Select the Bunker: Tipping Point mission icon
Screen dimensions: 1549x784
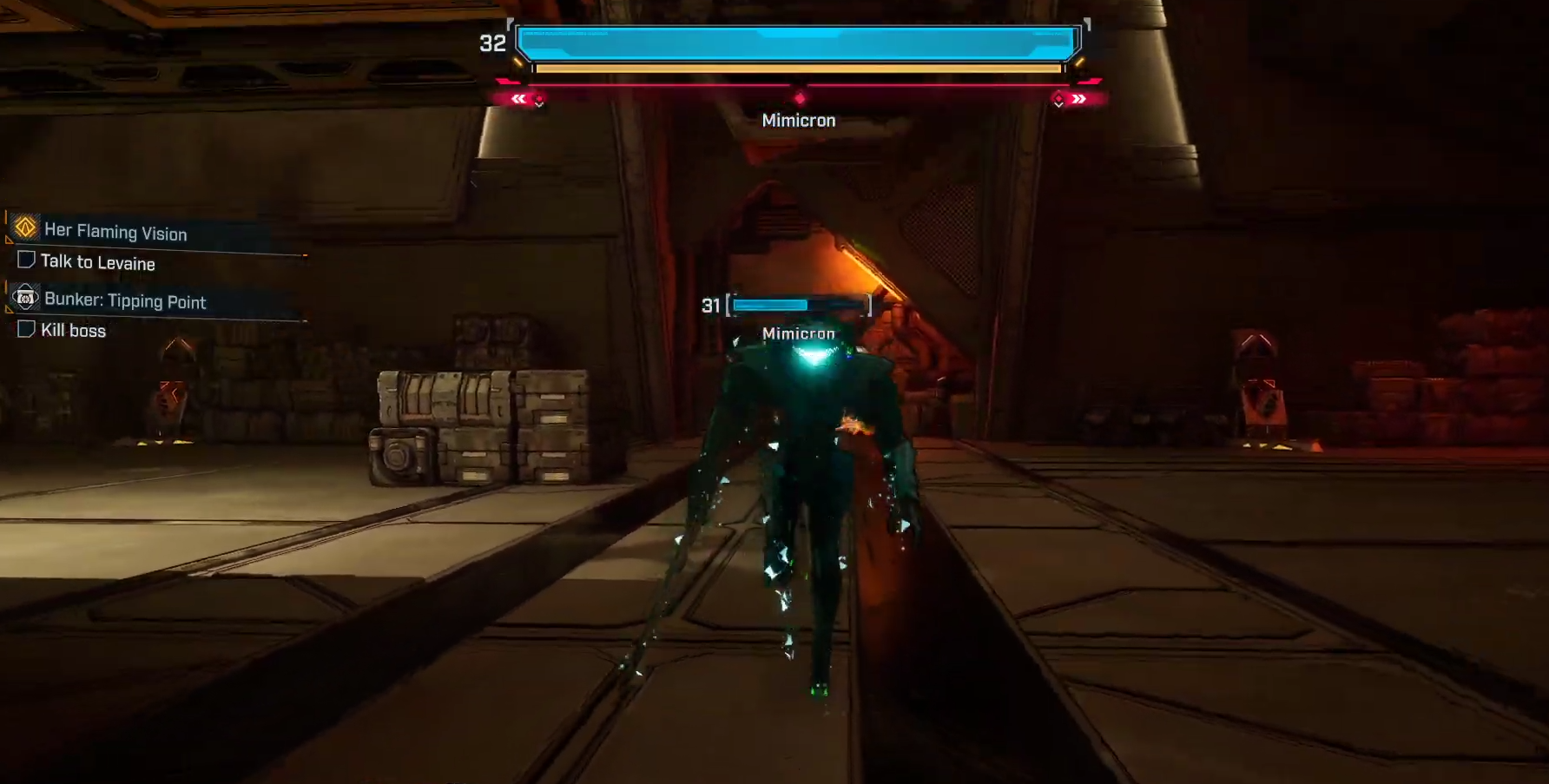[25, 298]
